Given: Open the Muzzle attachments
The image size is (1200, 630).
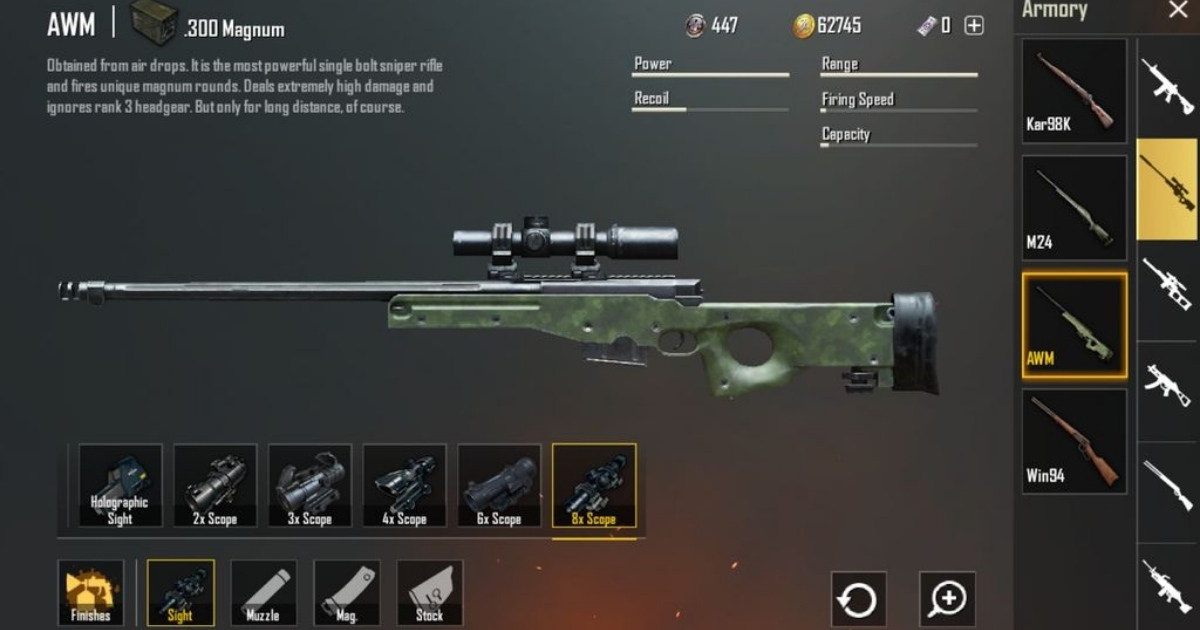Looking at the screenshot, I should click(263, 593).
